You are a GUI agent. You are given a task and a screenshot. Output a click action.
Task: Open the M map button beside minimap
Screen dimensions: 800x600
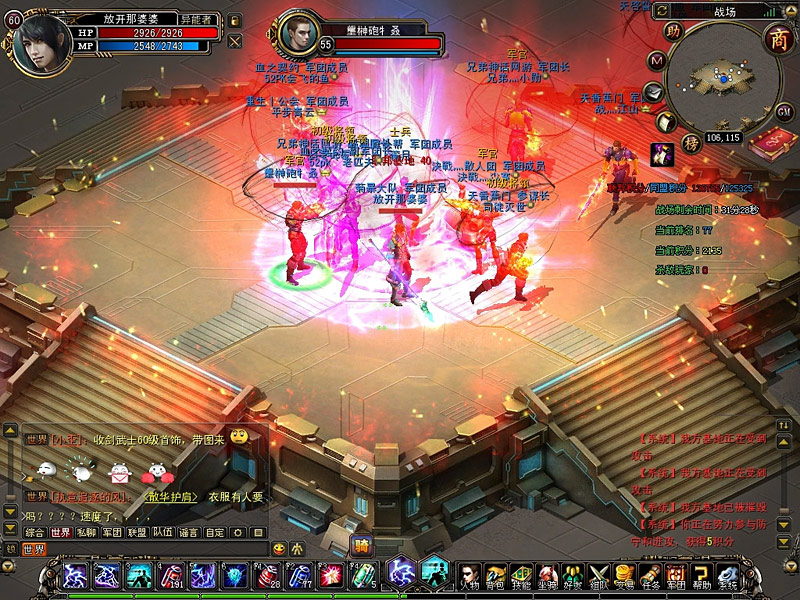(657, 60)
